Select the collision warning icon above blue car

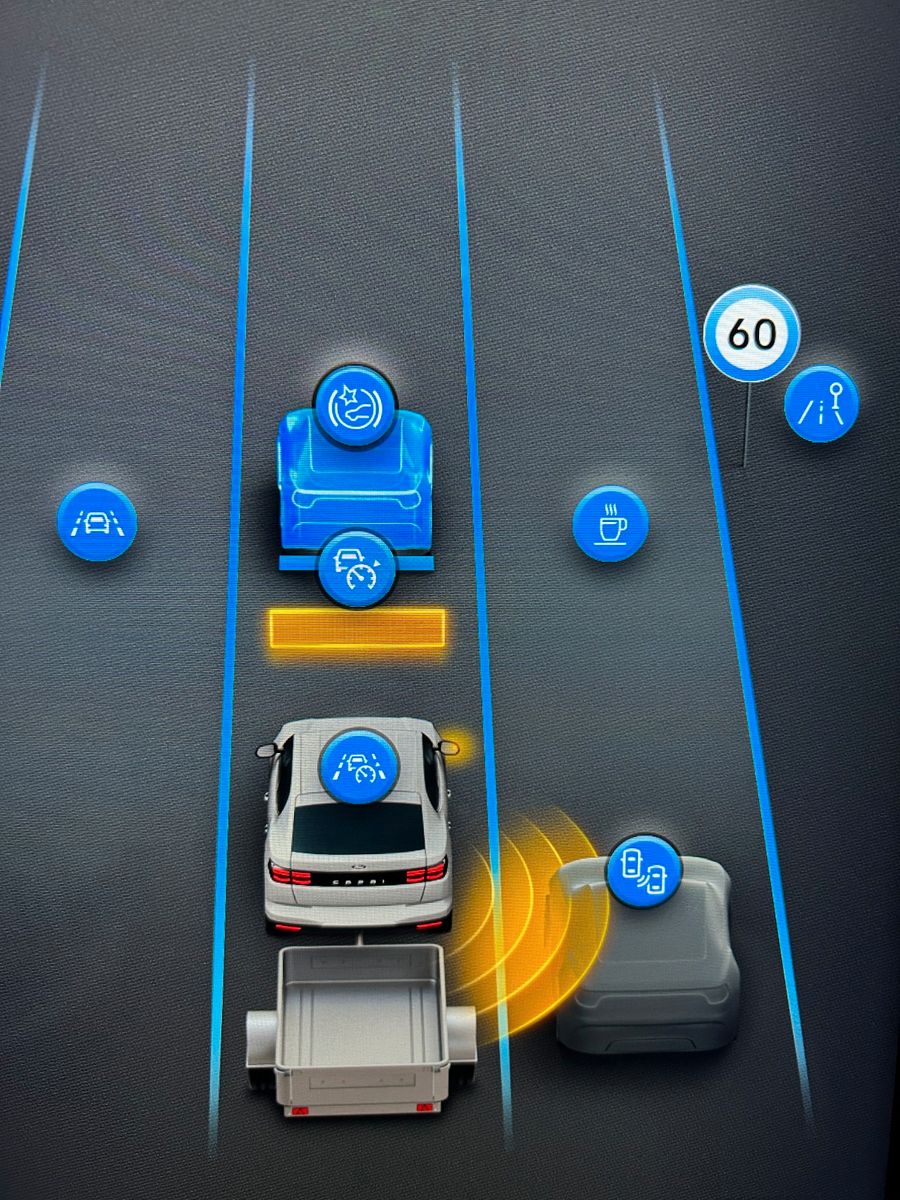pyautogui.click(x=355, y=406)
